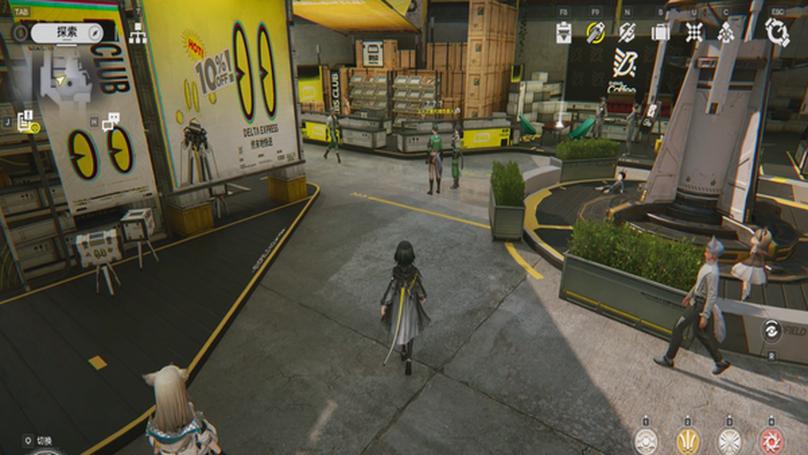Select the yellow-circled highlighted top toolbar icon

click(x=596, y=32)
